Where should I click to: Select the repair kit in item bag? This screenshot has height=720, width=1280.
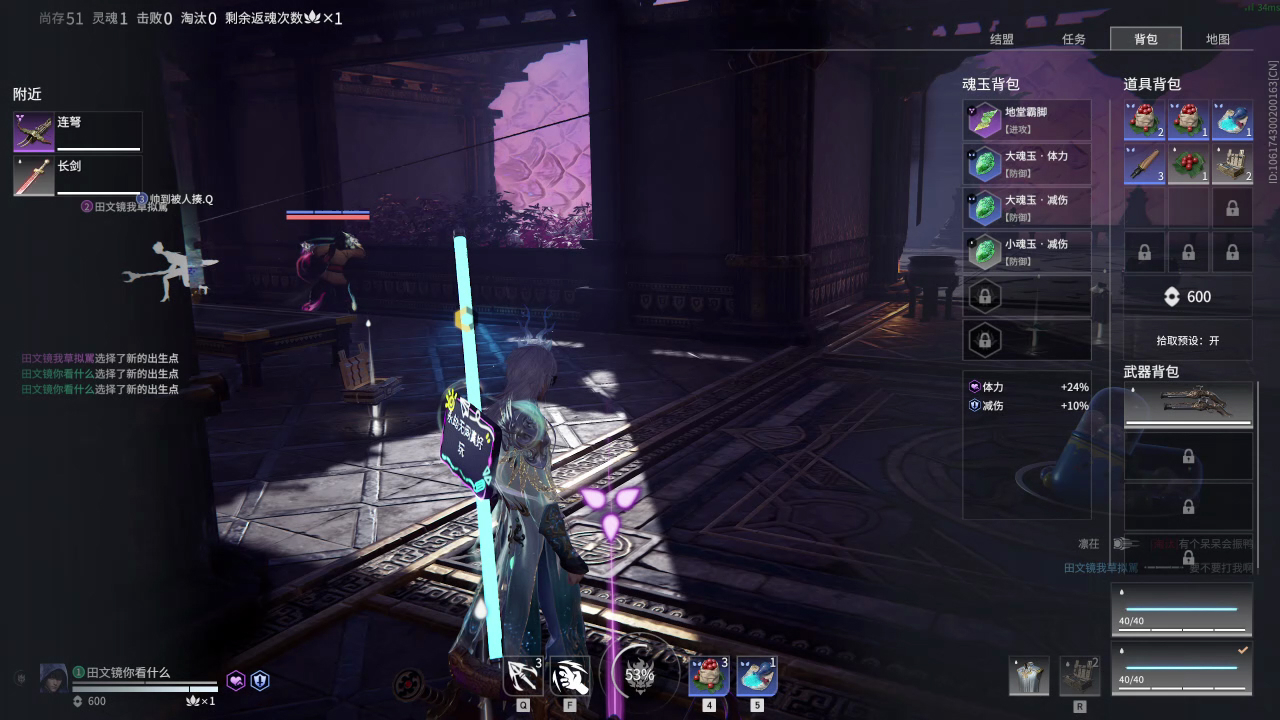click(x=1232, y=164)
